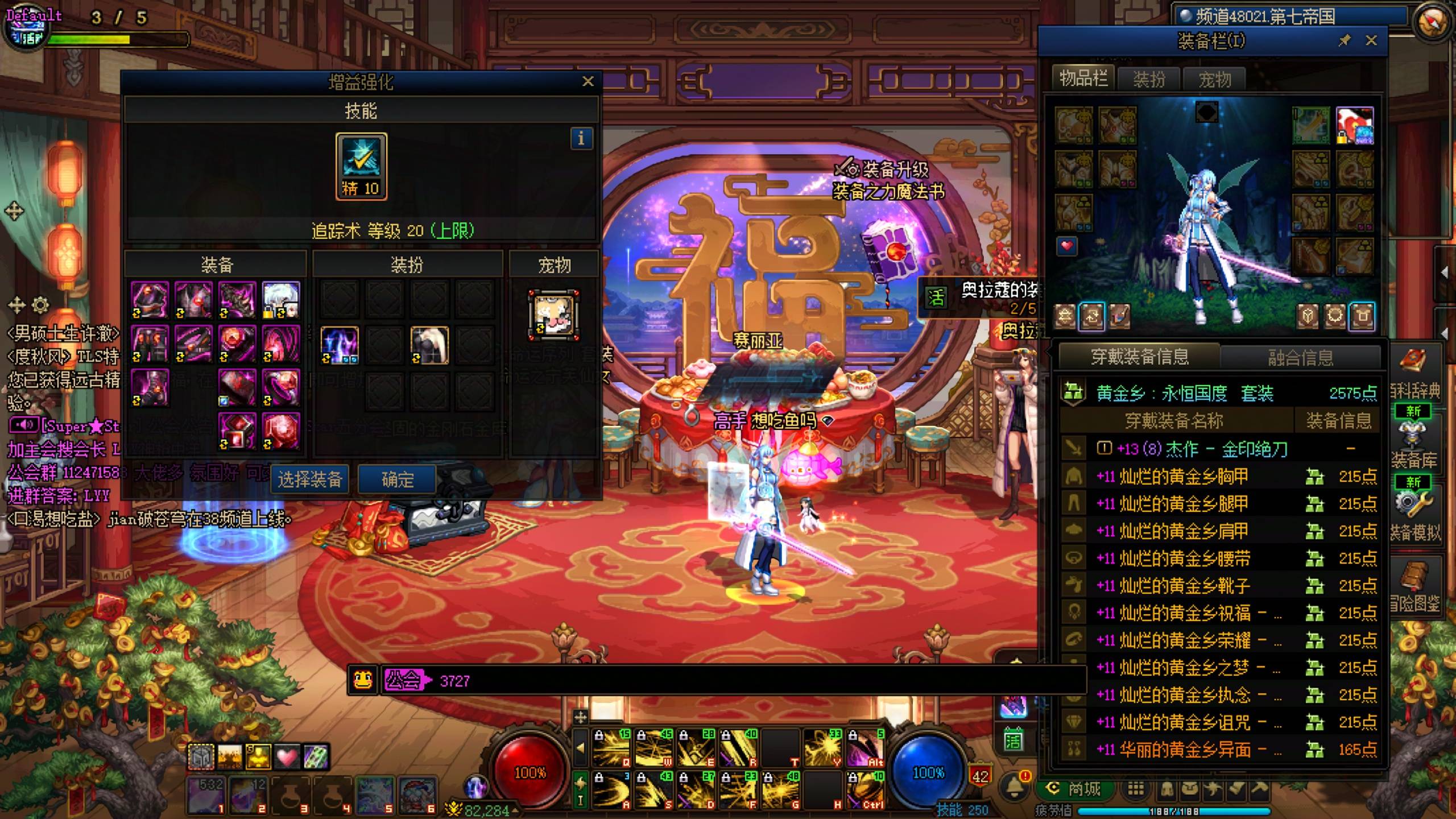This screenshot has width=1456, height=819.
Task: Select the 灿烂的黄金乡胸甲 equipment row
Action: 1183,477
